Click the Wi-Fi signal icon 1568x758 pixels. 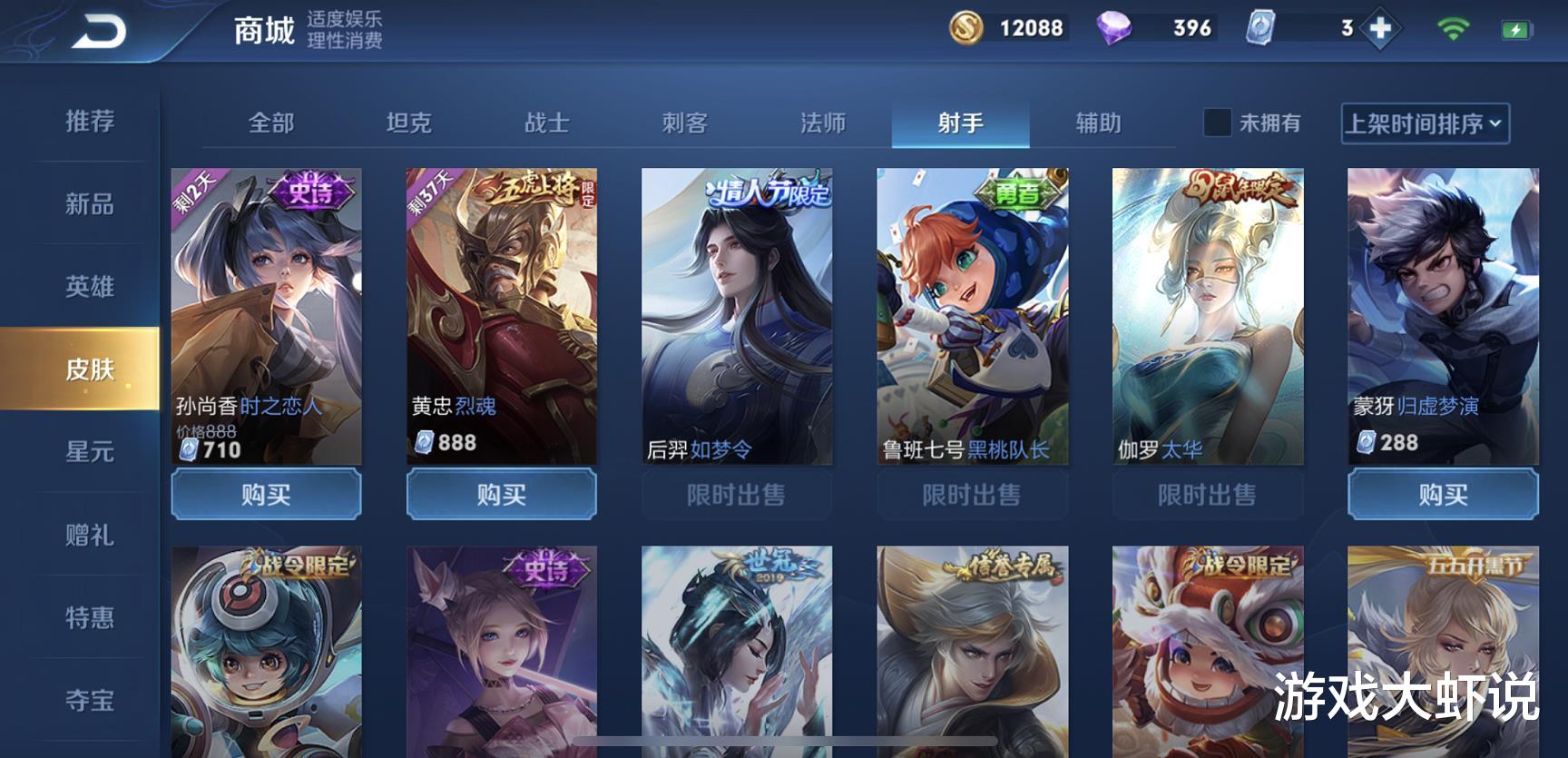point(1455,28)
